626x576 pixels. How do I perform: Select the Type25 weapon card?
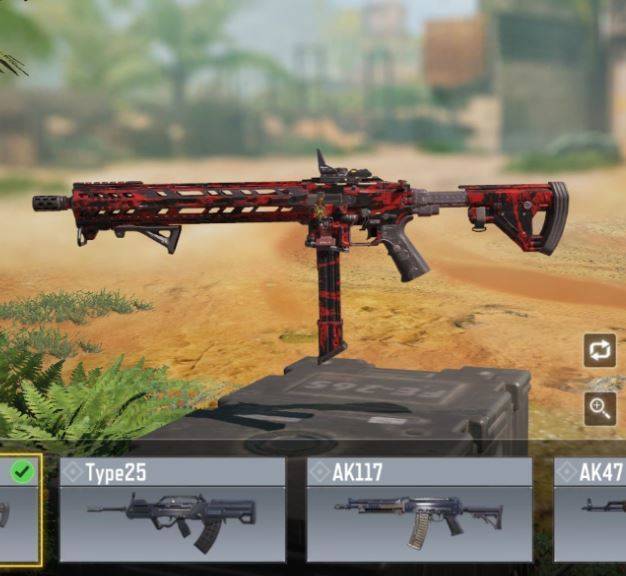(x=172, y=510)
